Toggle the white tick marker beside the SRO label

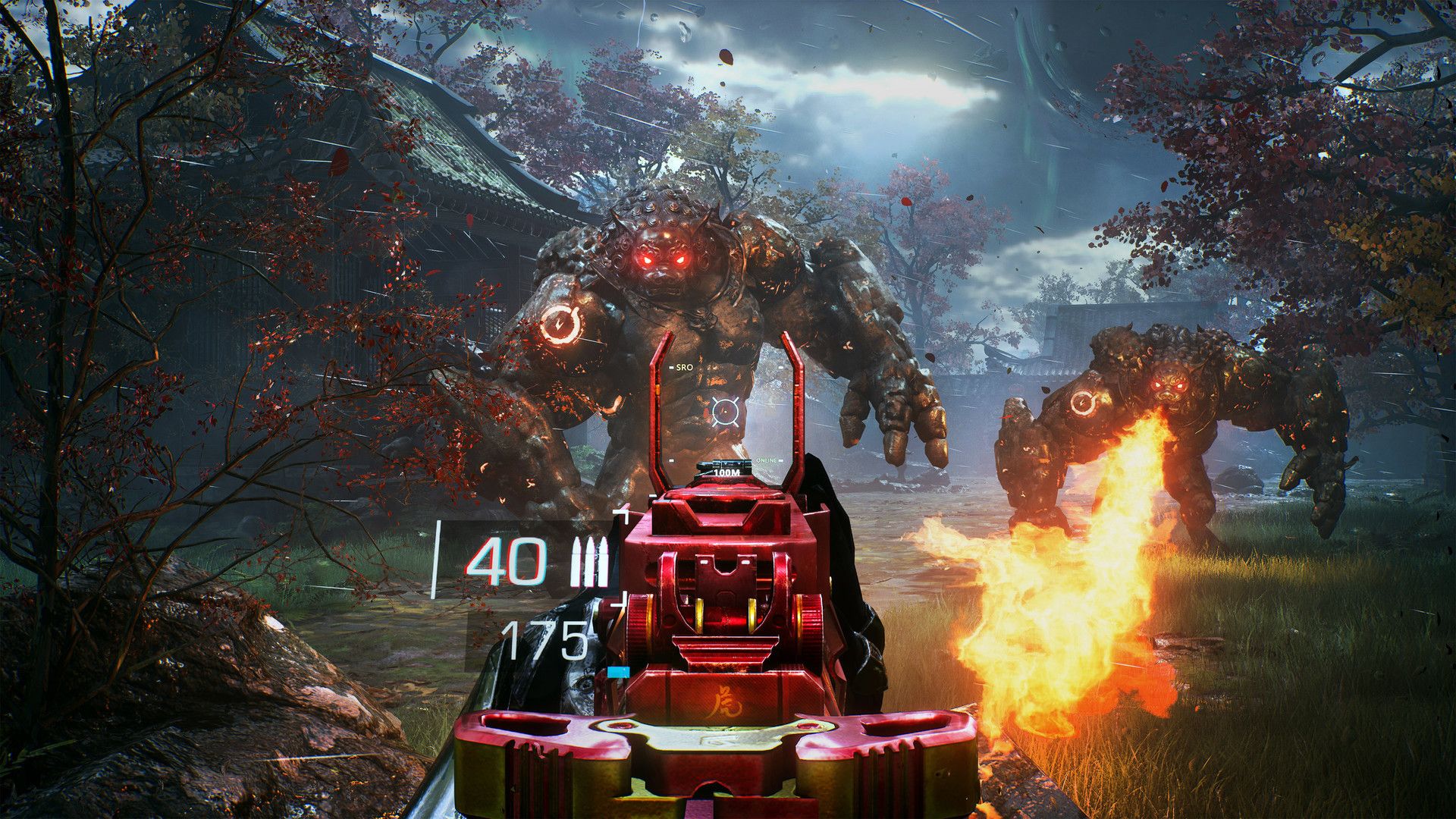670,368
